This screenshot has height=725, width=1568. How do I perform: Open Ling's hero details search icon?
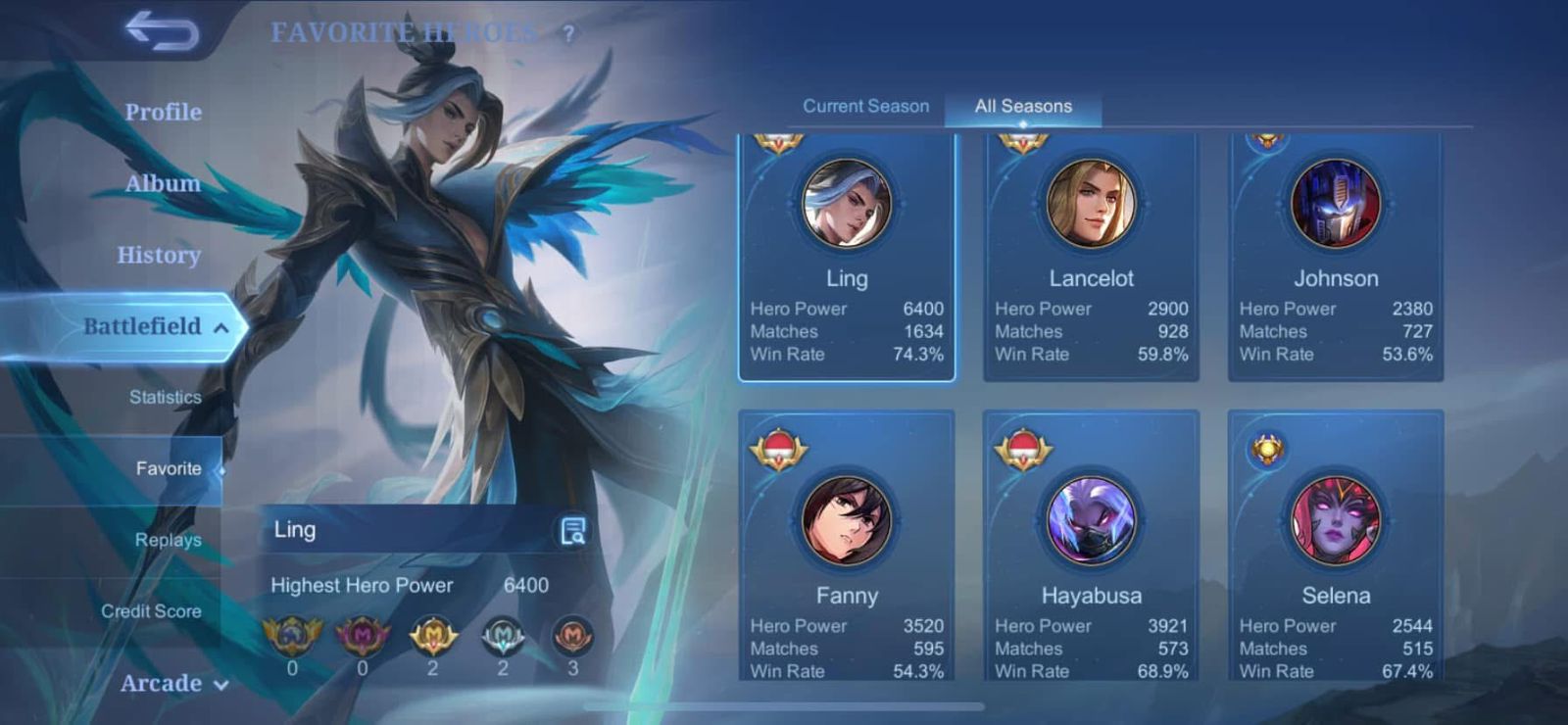click(572, 531)
